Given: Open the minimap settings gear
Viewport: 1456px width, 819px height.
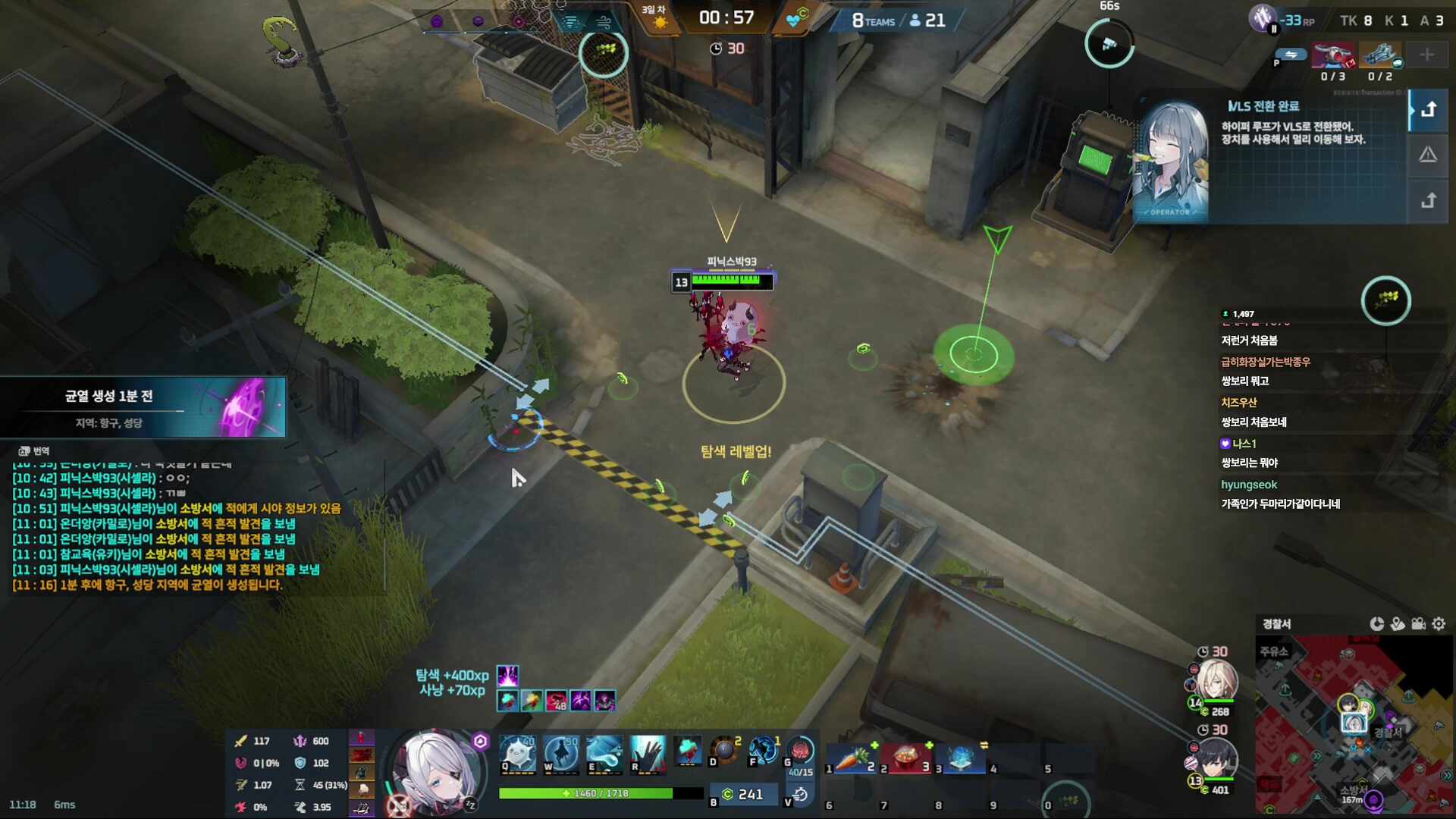Looking at the screenshot, I should [1439, 623].
